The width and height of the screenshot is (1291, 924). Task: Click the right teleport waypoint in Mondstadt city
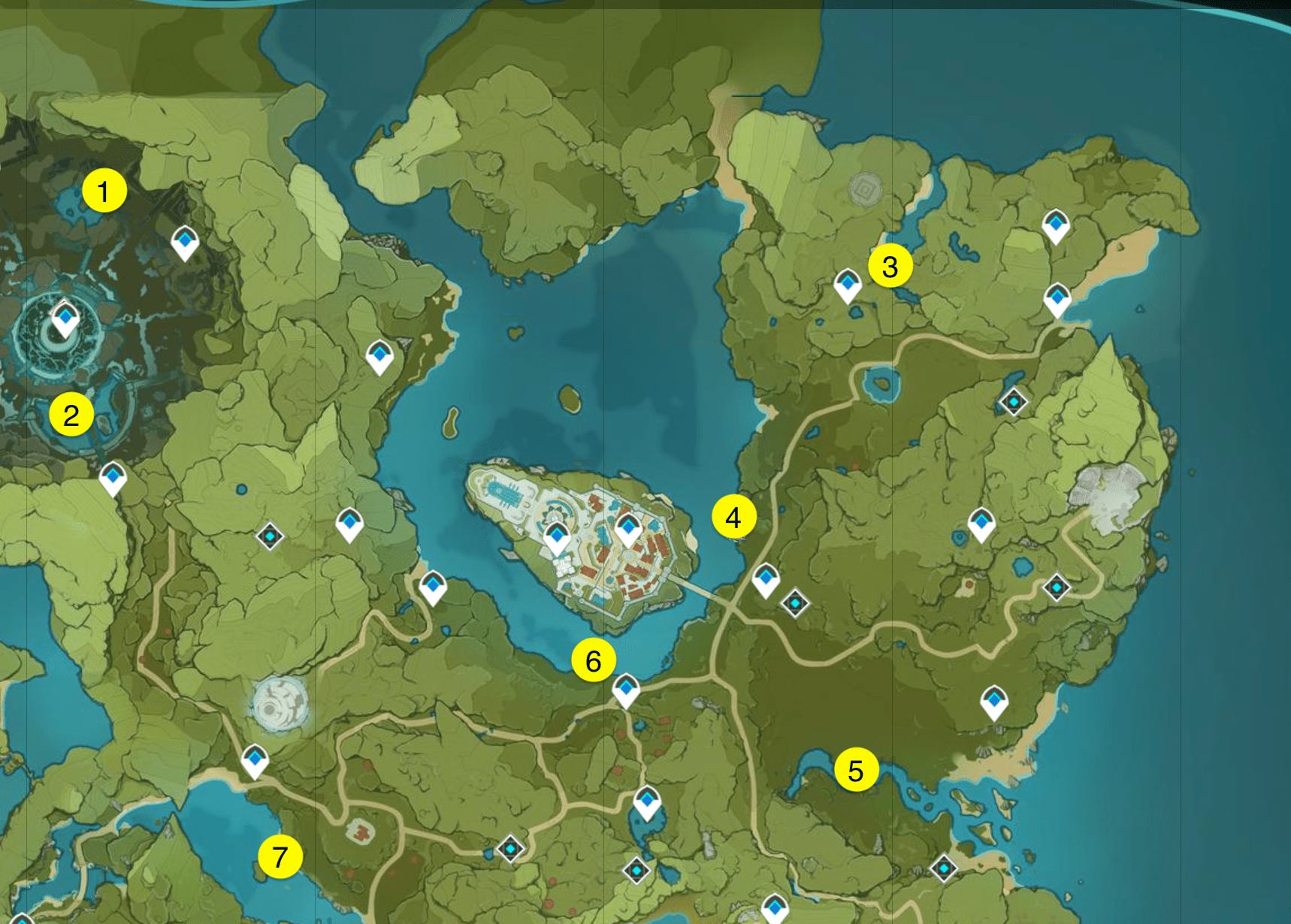(626, 527)
